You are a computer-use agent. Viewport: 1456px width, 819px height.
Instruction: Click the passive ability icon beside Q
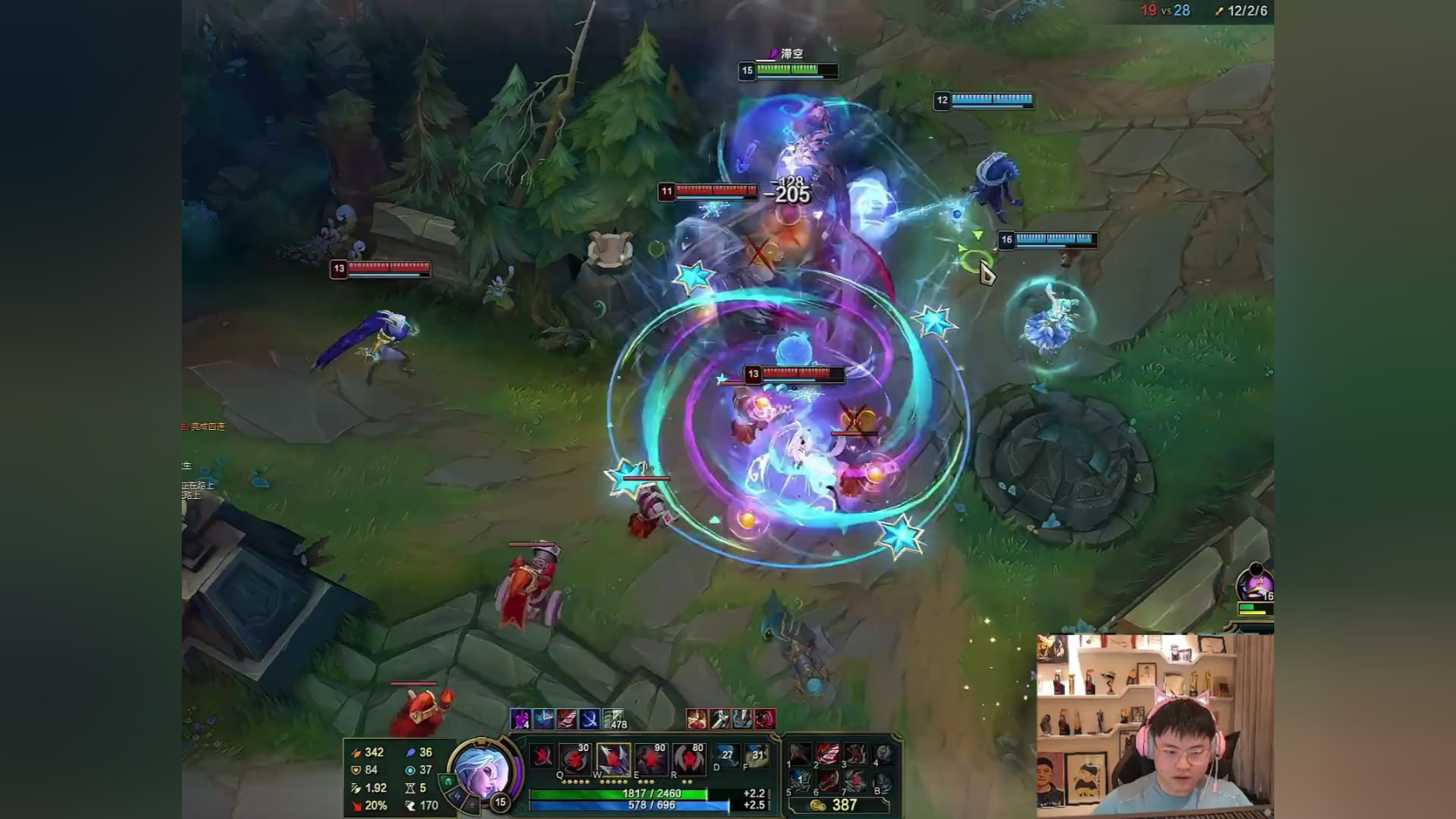[541, 755]
